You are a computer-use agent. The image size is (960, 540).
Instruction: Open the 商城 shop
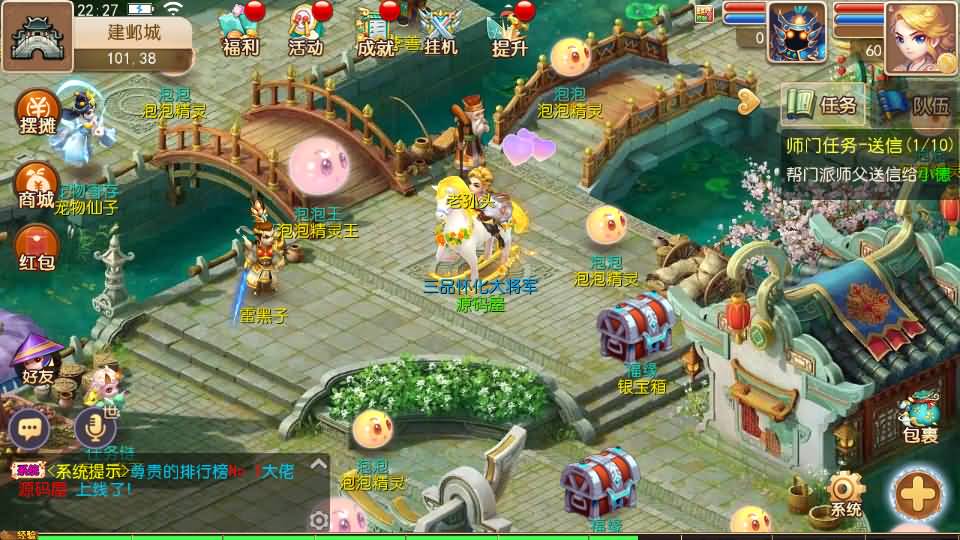click(37, 186)
